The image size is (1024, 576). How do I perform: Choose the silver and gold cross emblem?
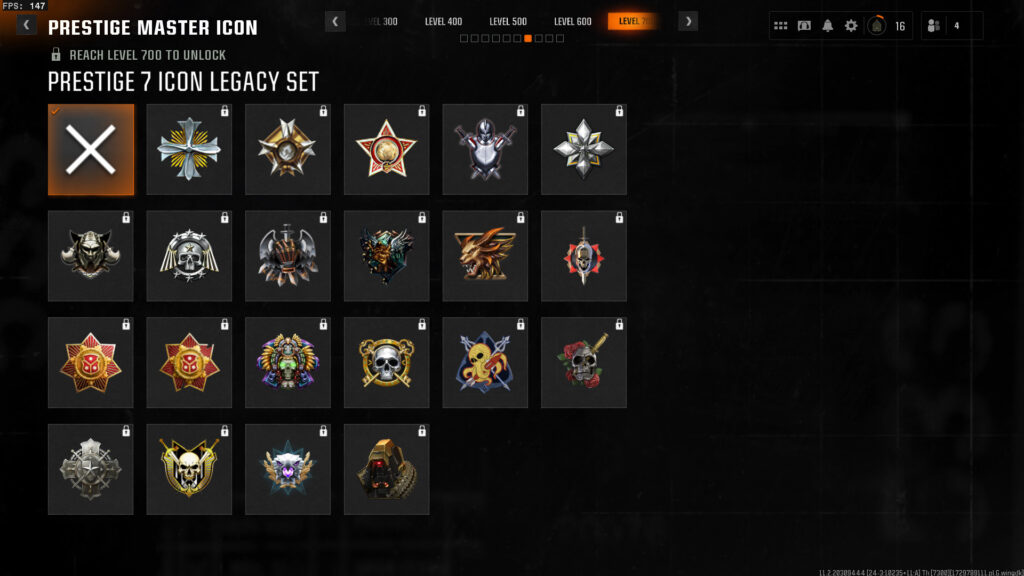[x=189, y=150]
